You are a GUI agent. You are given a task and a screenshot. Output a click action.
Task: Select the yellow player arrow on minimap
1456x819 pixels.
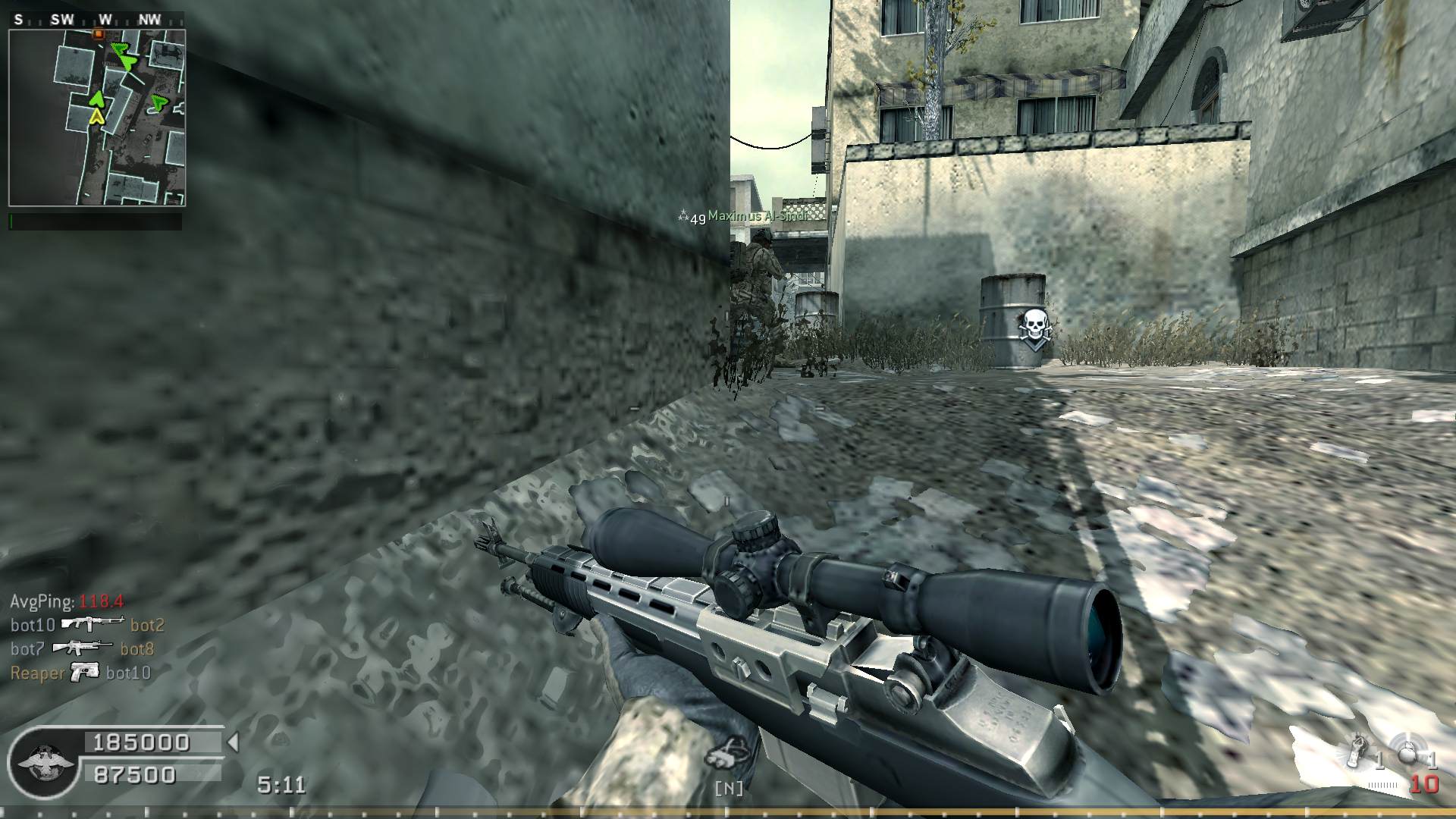click(x=96, y=116)
